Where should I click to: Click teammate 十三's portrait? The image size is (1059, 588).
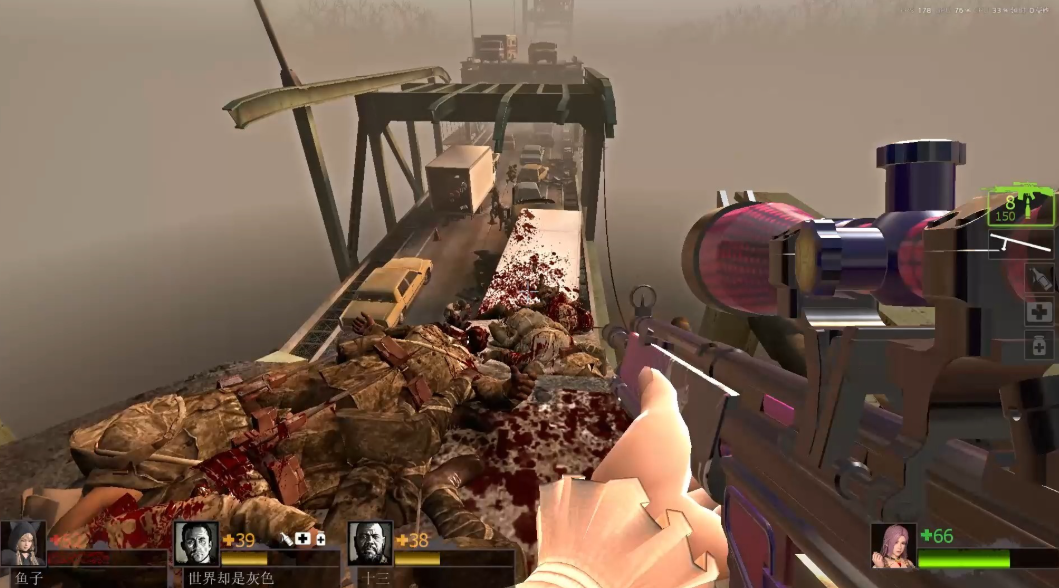pos(370,543)
